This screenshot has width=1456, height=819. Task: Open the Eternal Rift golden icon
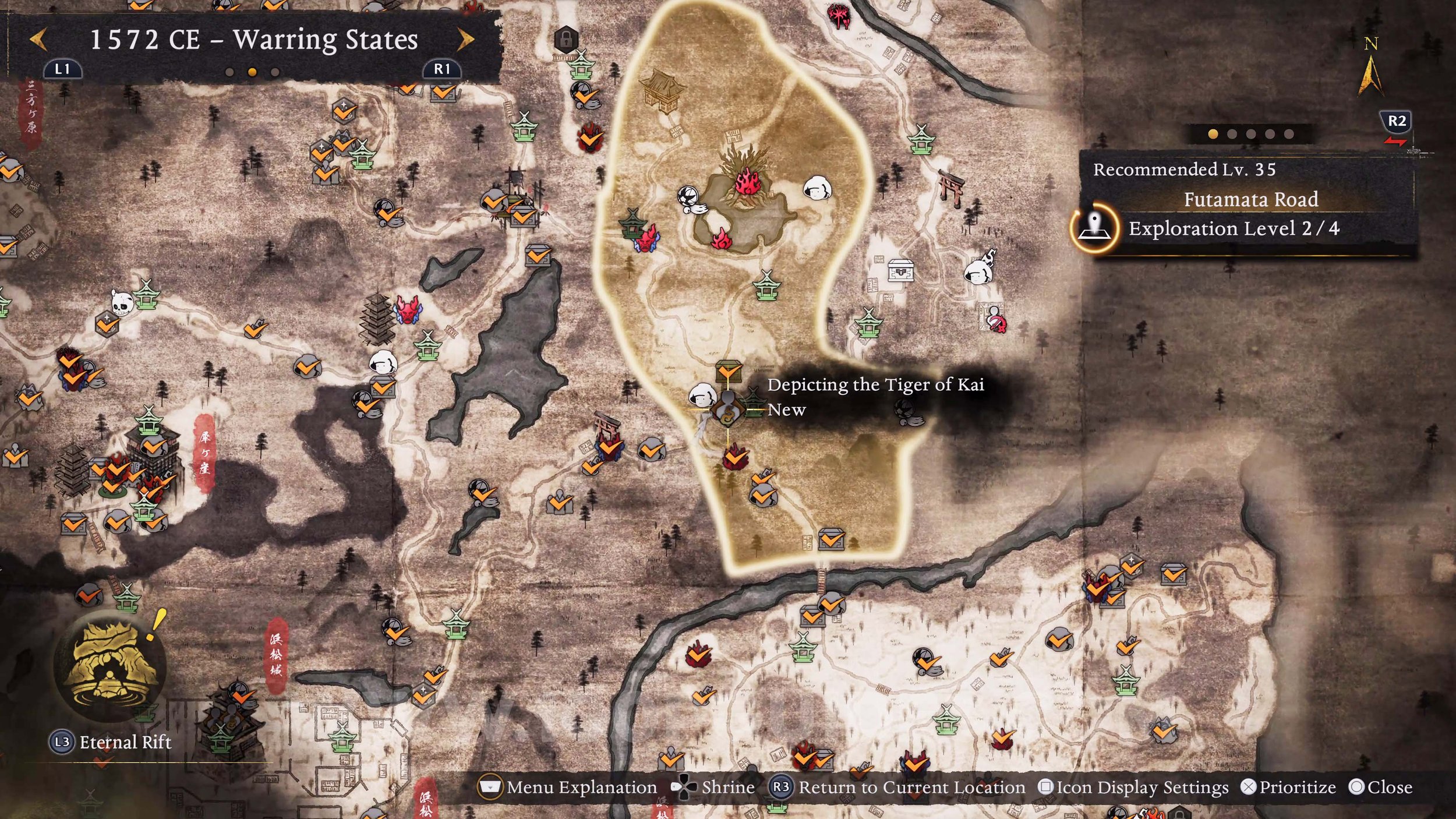tap(109, 665)
